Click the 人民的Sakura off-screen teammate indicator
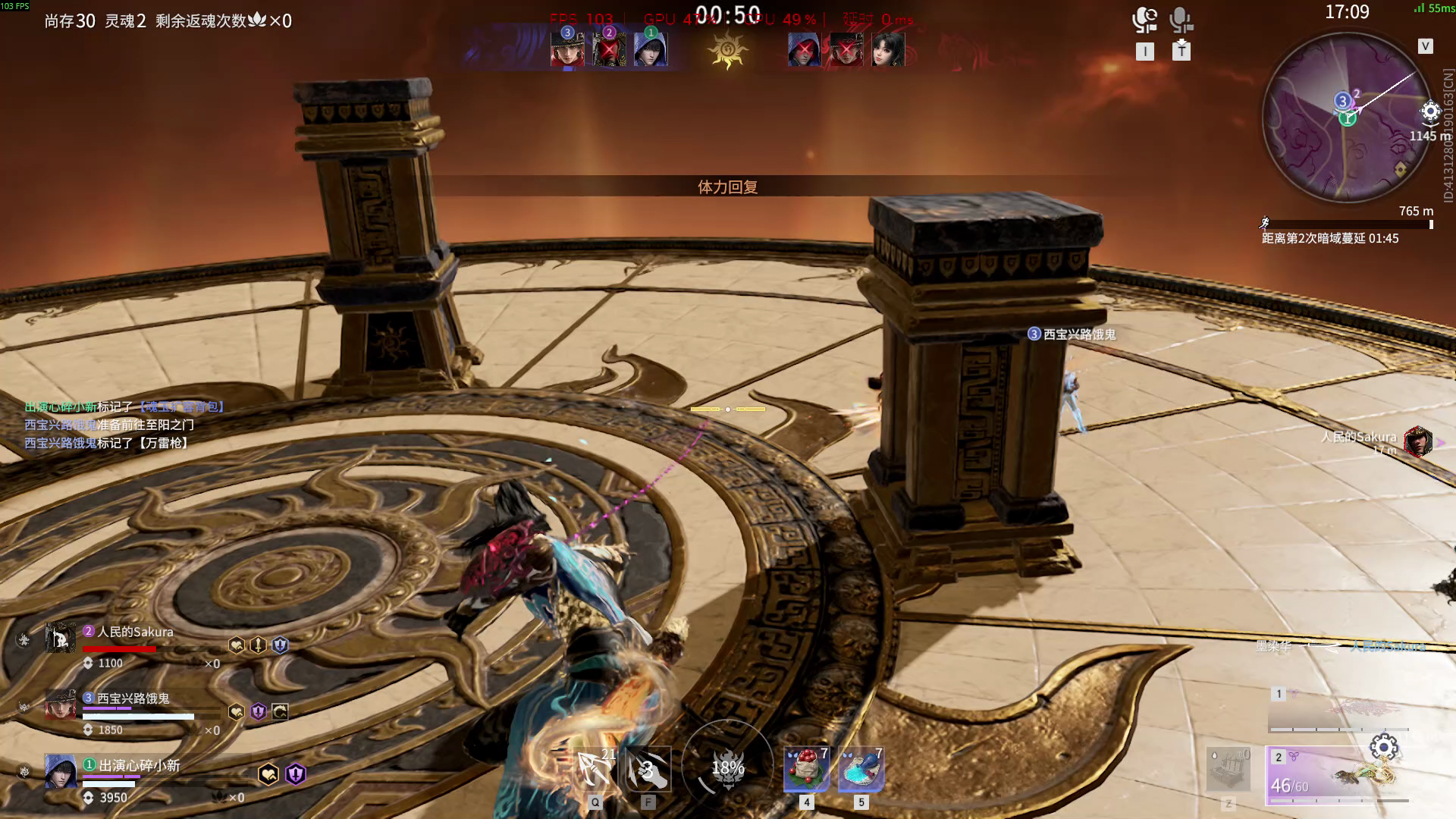The height and width of the screenshot is (819, 1456). tap(1417, 441)
